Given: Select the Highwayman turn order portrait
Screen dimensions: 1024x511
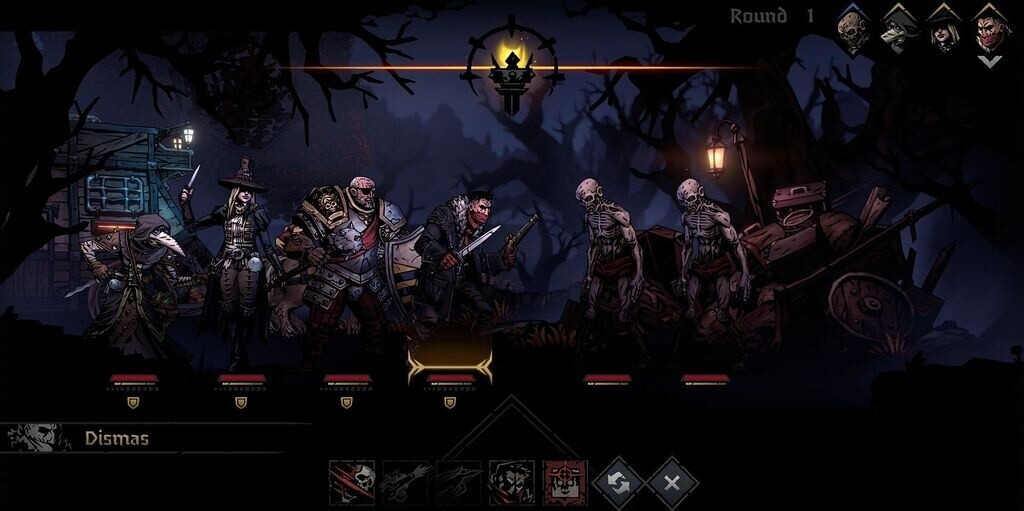Looking at the screenshot, I should [x=990, y=31].
